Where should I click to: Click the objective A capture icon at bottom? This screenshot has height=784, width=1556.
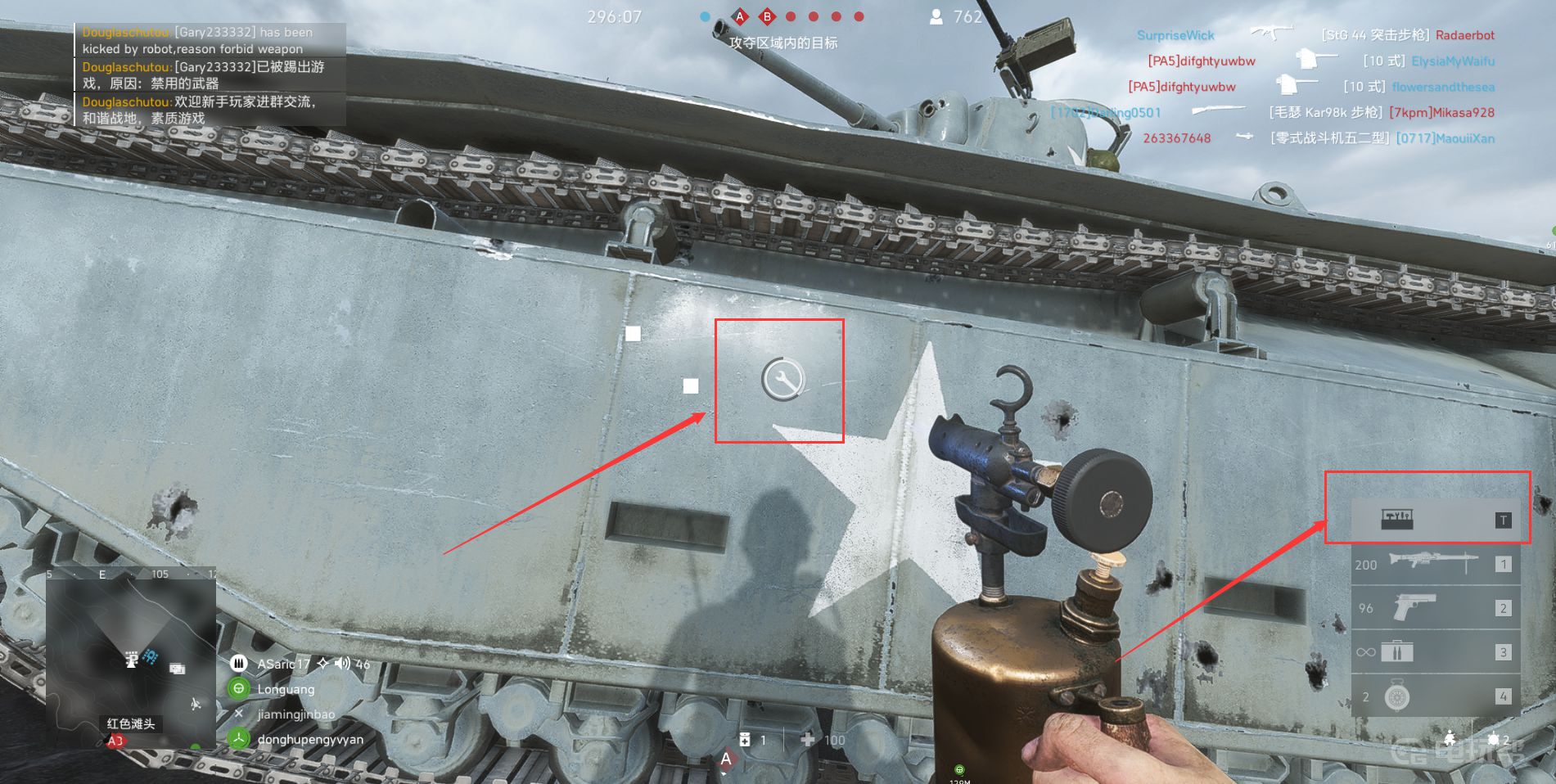coord(725,760)
